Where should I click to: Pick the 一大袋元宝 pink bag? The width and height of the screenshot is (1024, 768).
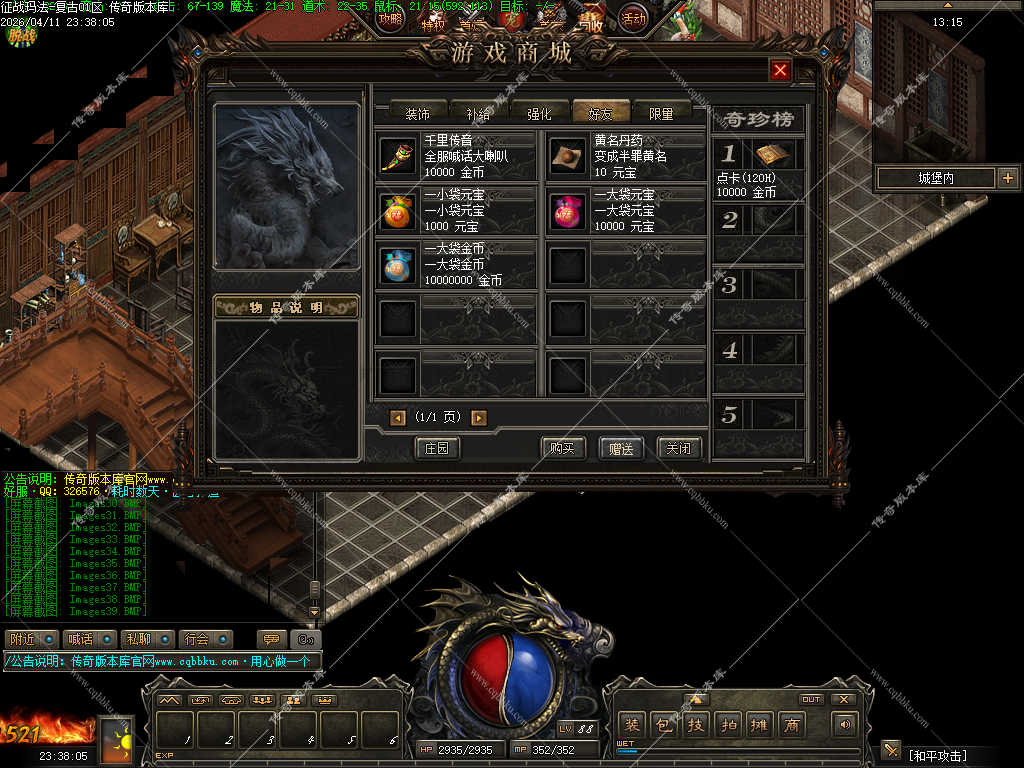pyautogui.click(x=567, y=211)
